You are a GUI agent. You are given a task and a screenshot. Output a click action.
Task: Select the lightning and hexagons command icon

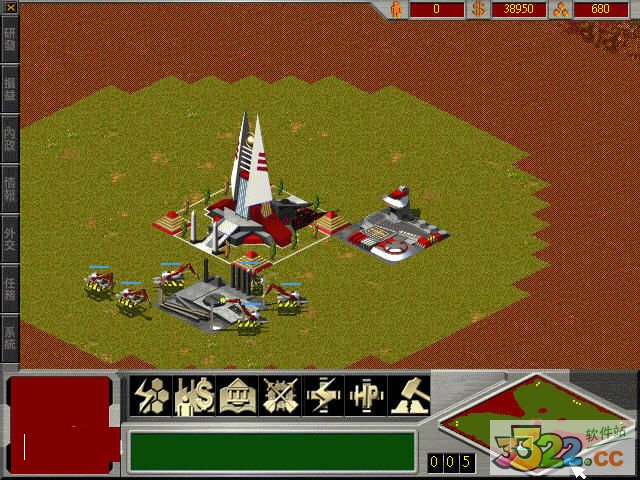[151, 394]
